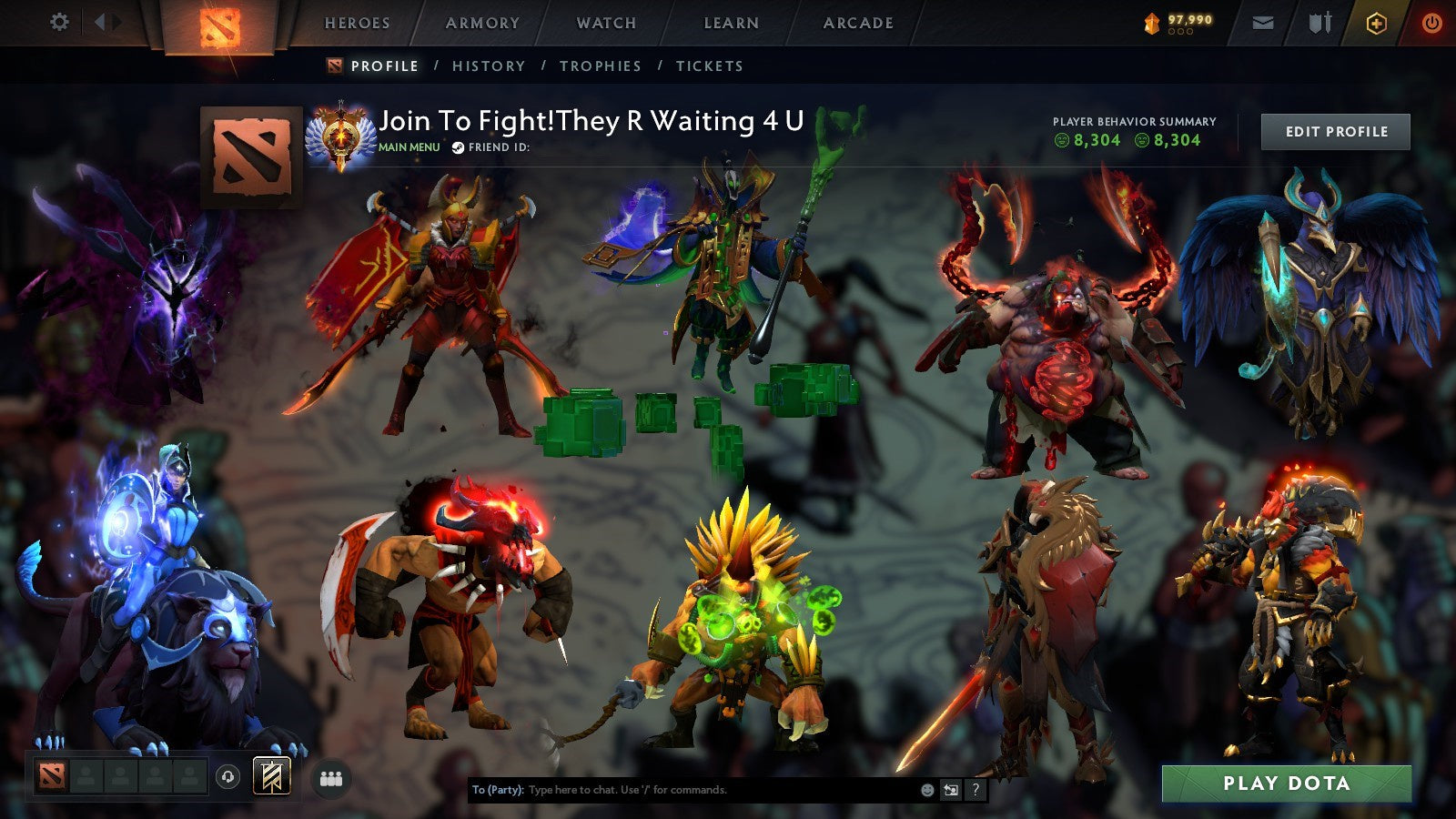Click the settings gear in the top left
Screen dimensions: 1456x819
[x=59, y=20]
